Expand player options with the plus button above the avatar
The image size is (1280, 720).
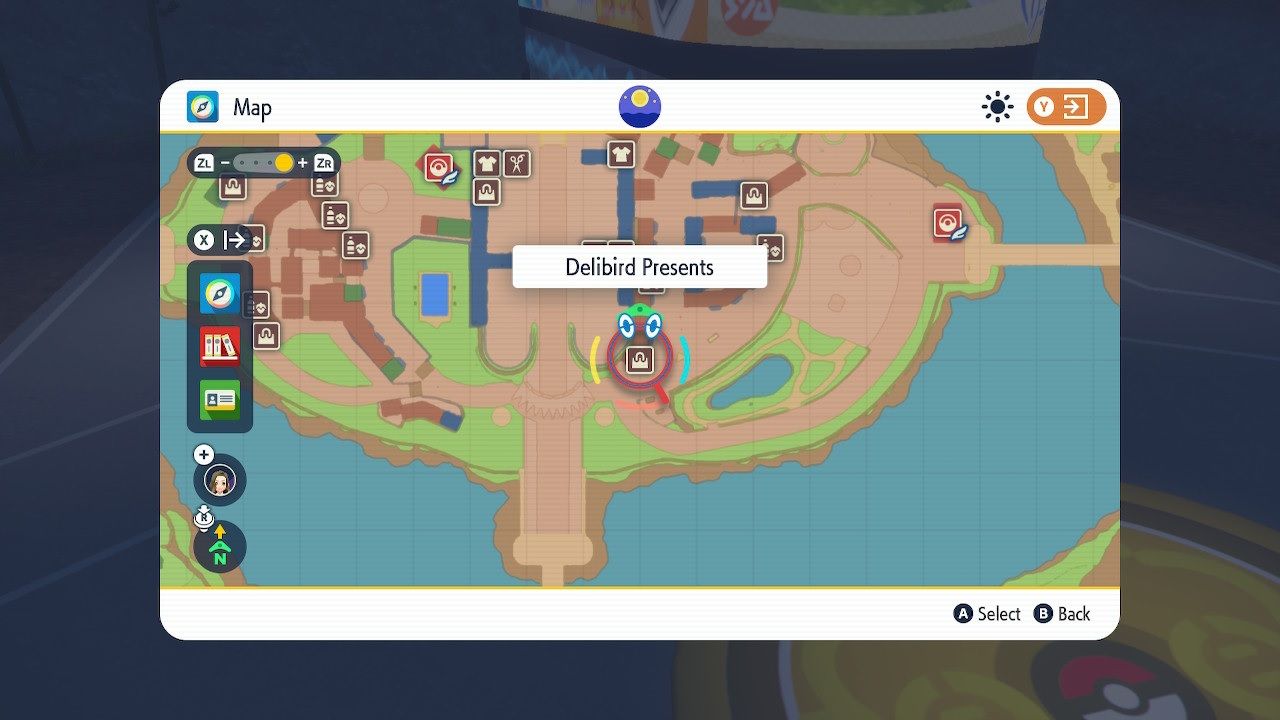[204, 454]
